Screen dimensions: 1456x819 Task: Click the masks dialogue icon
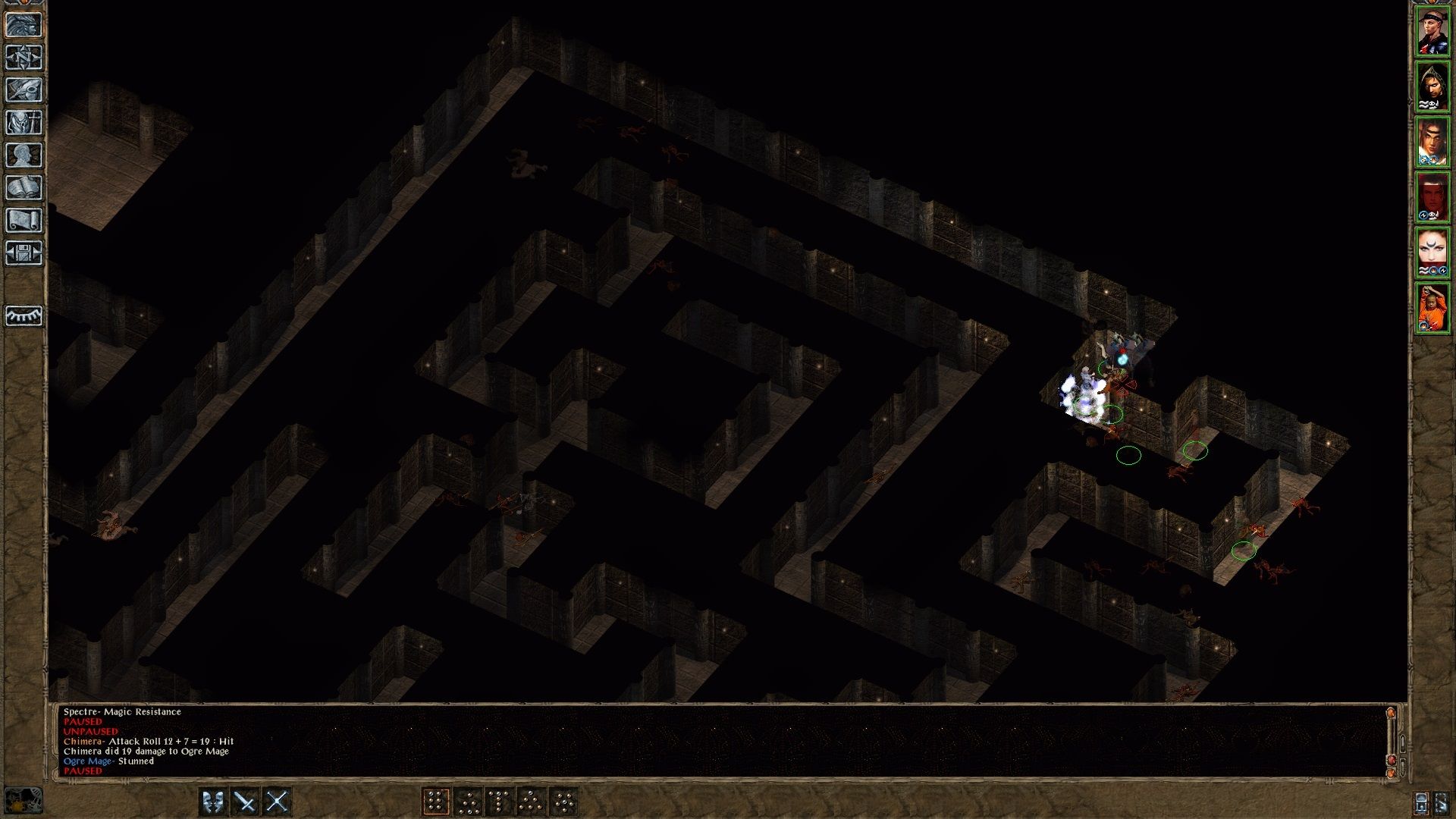click(213, 799)
